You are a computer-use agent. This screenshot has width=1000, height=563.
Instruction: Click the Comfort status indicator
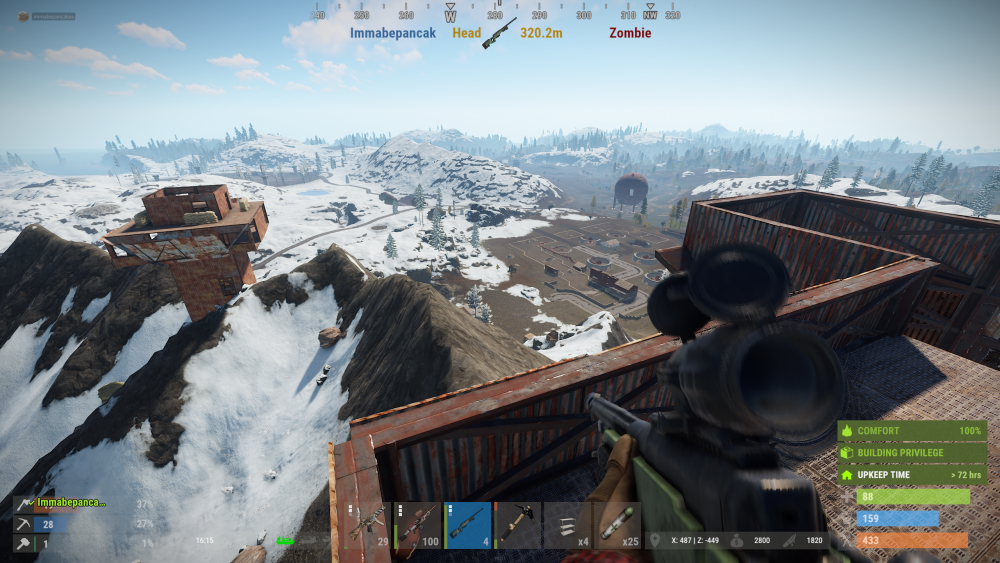(x=911, y=431)
